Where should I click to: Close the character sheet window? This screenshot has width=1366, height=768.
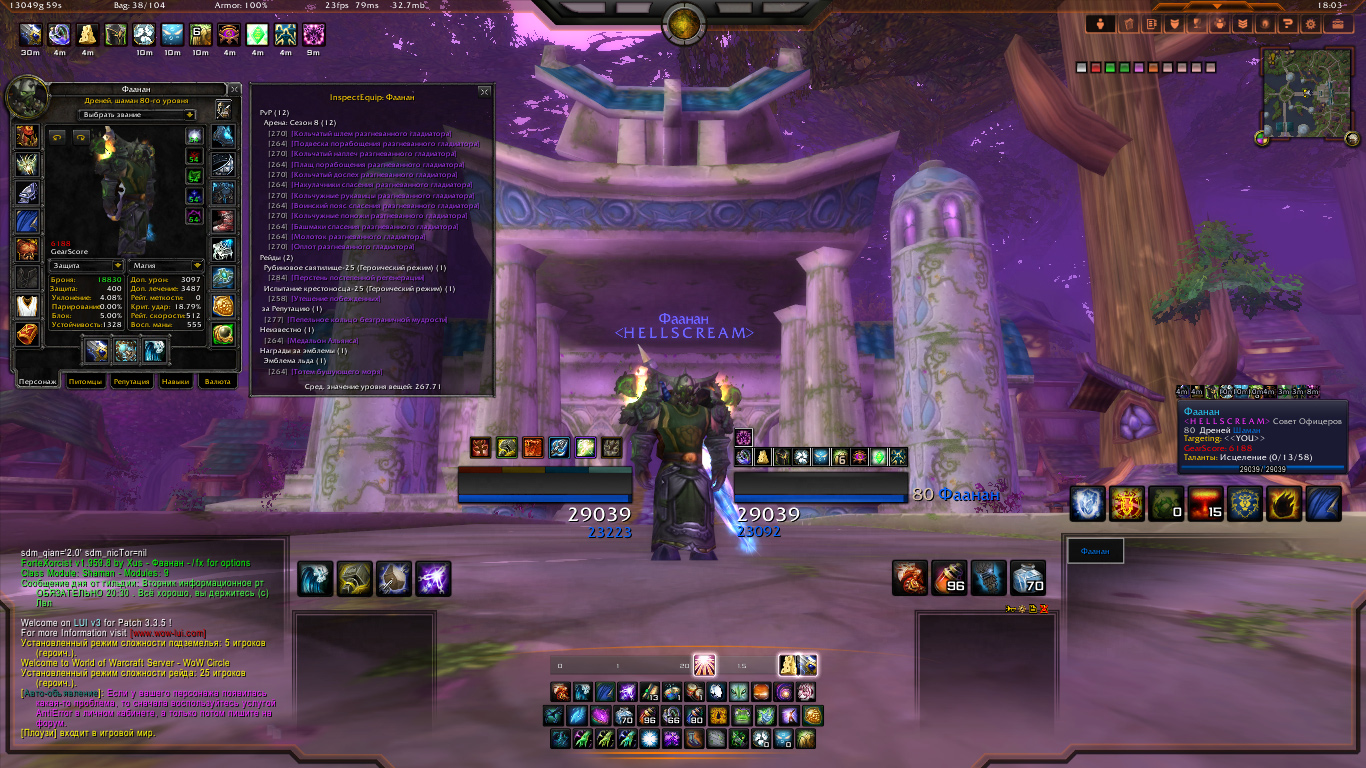234,89
